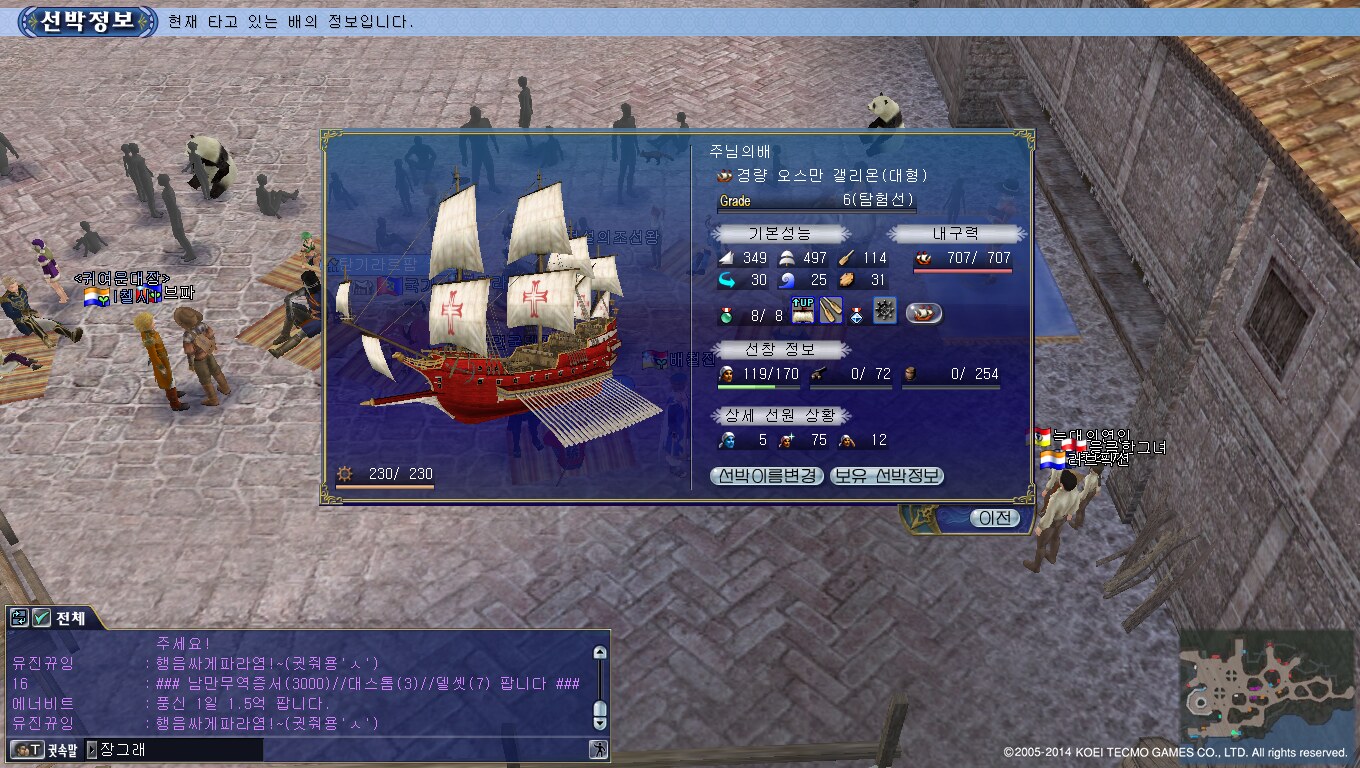Open the emote figure icon in chat
Screen dimensions: 1360x768
(x=598, y=749)
